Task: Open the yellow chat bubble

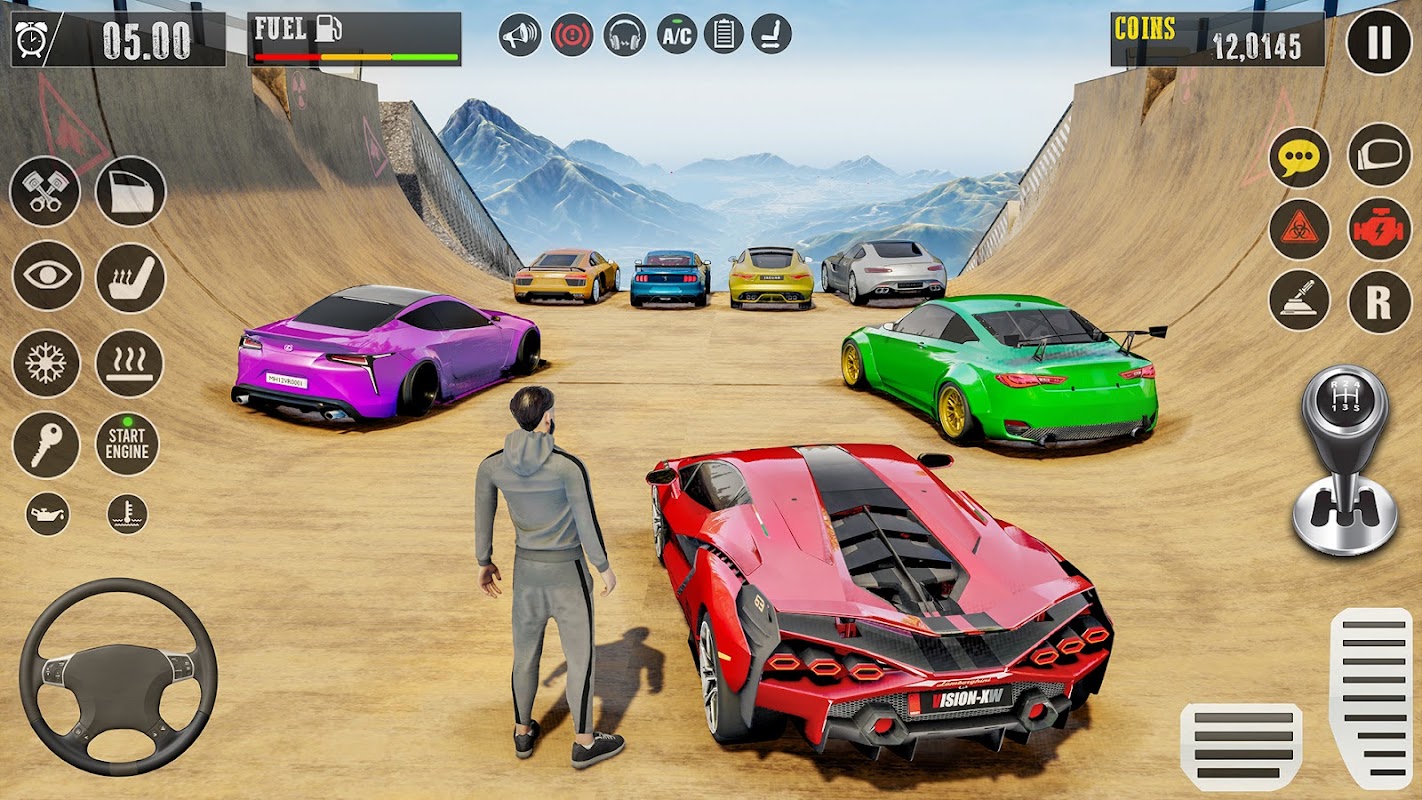Action: 1300,158
